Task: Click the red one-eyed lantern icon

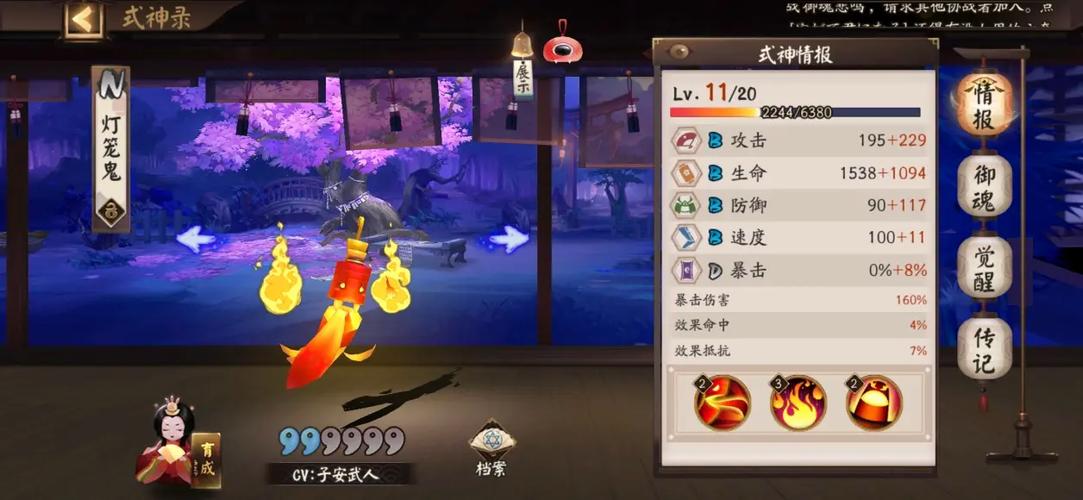Action: pyautogui.click(x=565, y=45)
